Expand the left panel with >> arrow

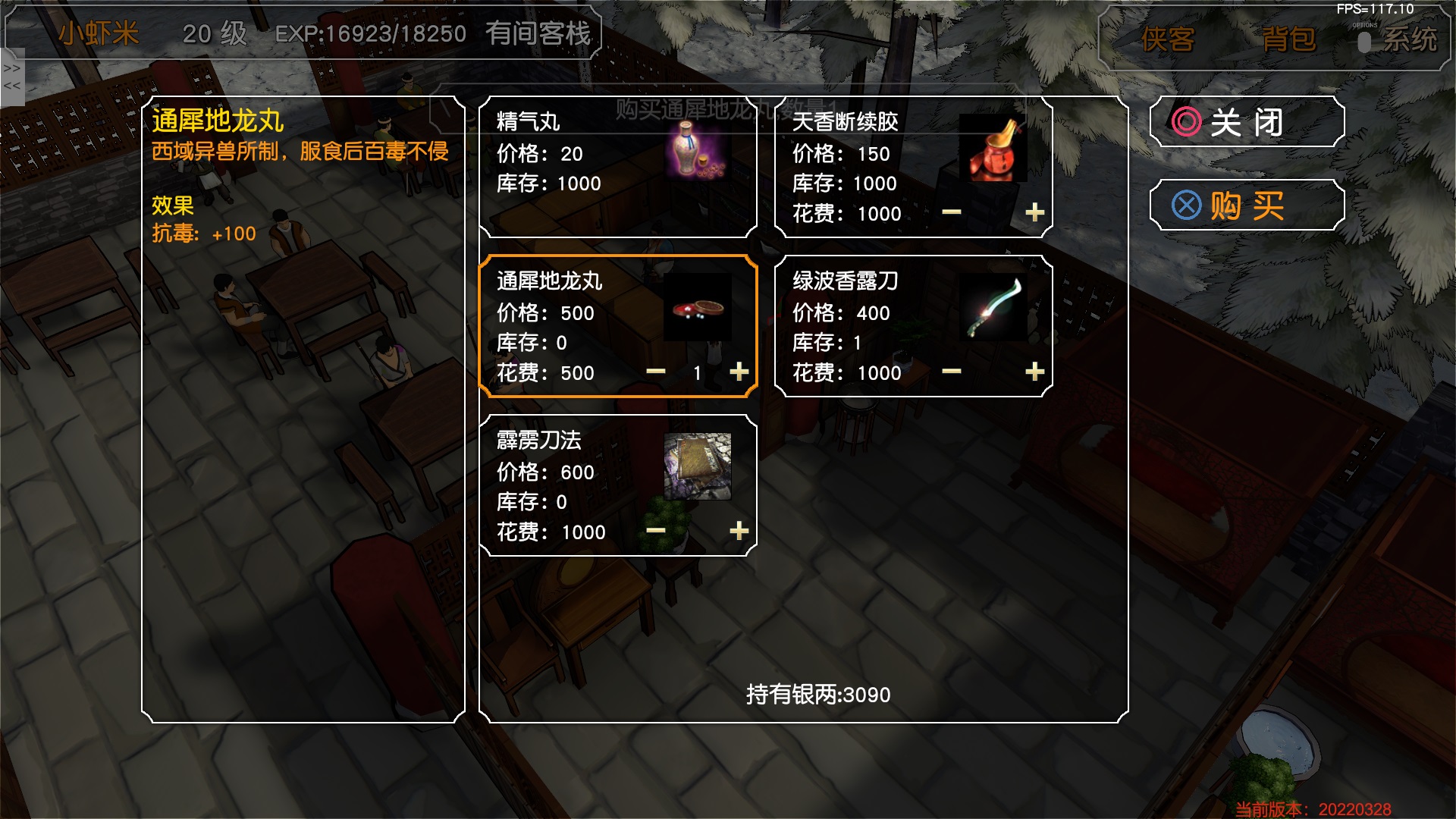tap(11, 68)
